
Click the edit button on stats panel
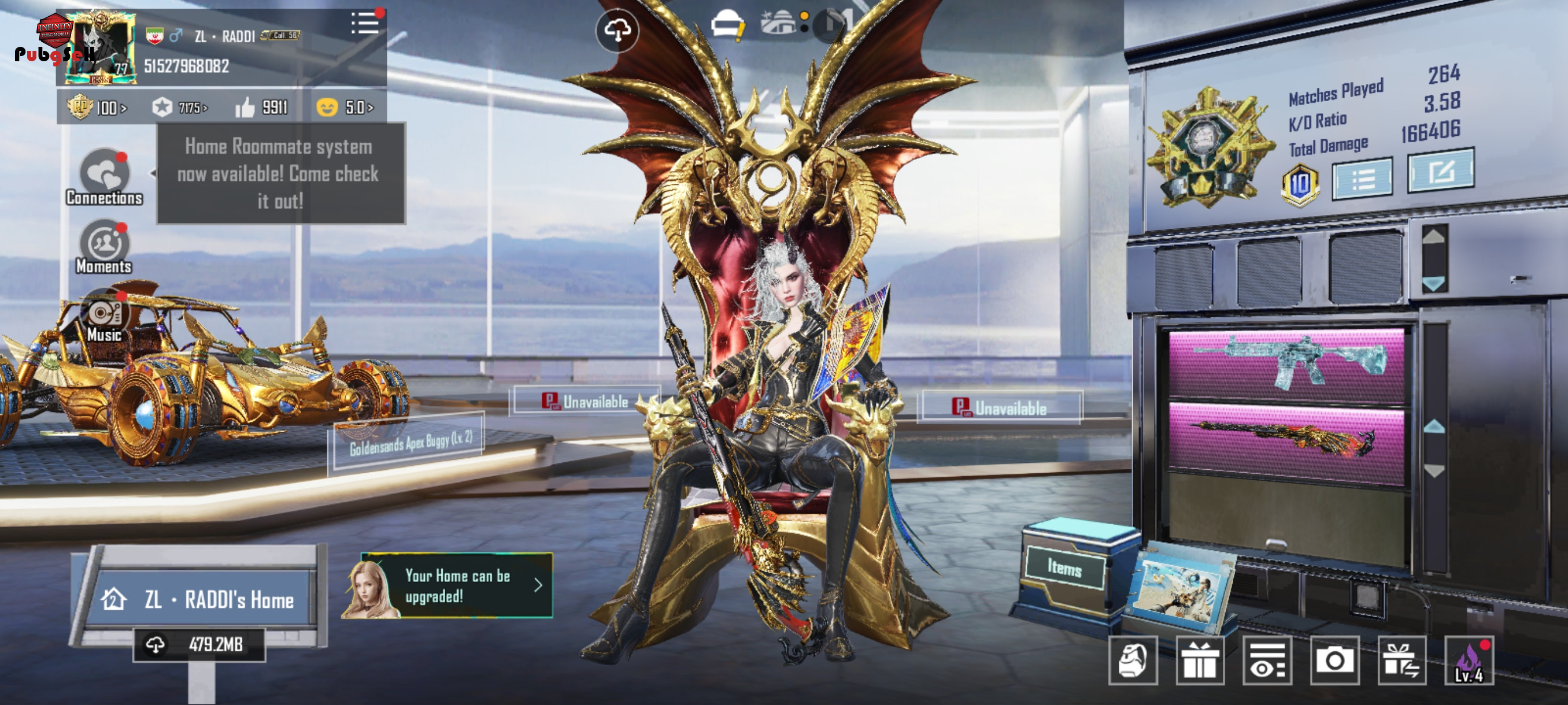coord(1440,170)
